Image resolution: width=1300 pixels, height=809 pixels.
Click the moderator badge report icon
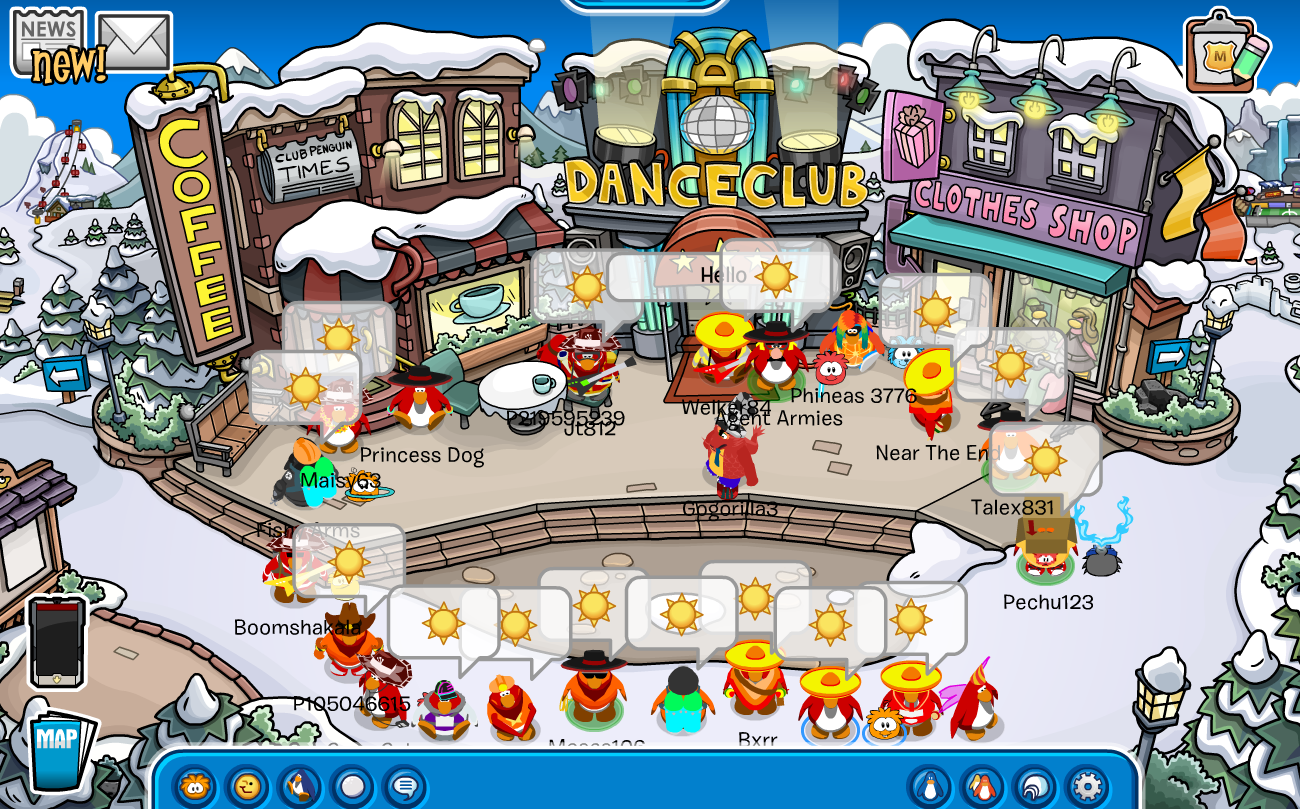[x=1225, y=50]
